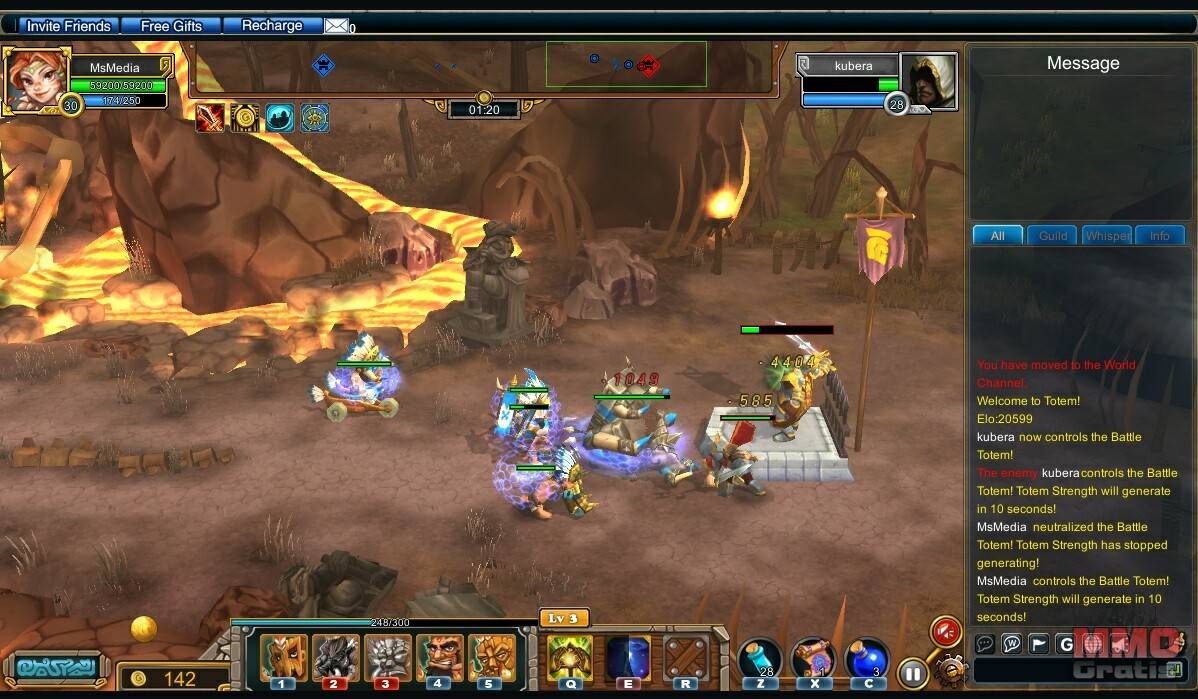The height and width of the screenshot is (699, 1198).
Task: Summon the wooden mask unit in slot 1
Action: pyautogui.click(x=283, y=657)
